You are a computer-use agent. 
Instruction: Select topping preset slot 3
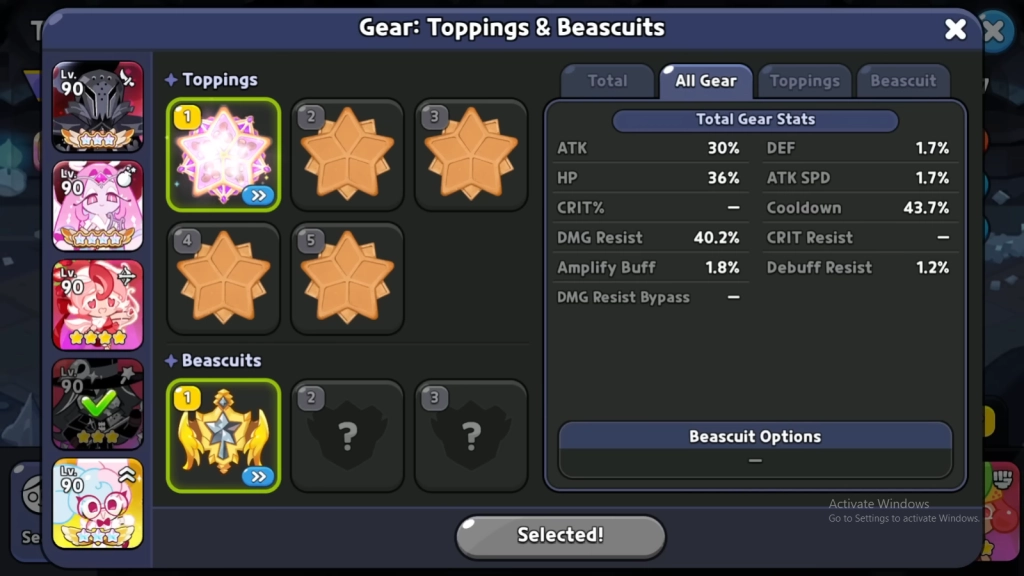(471, 155)
